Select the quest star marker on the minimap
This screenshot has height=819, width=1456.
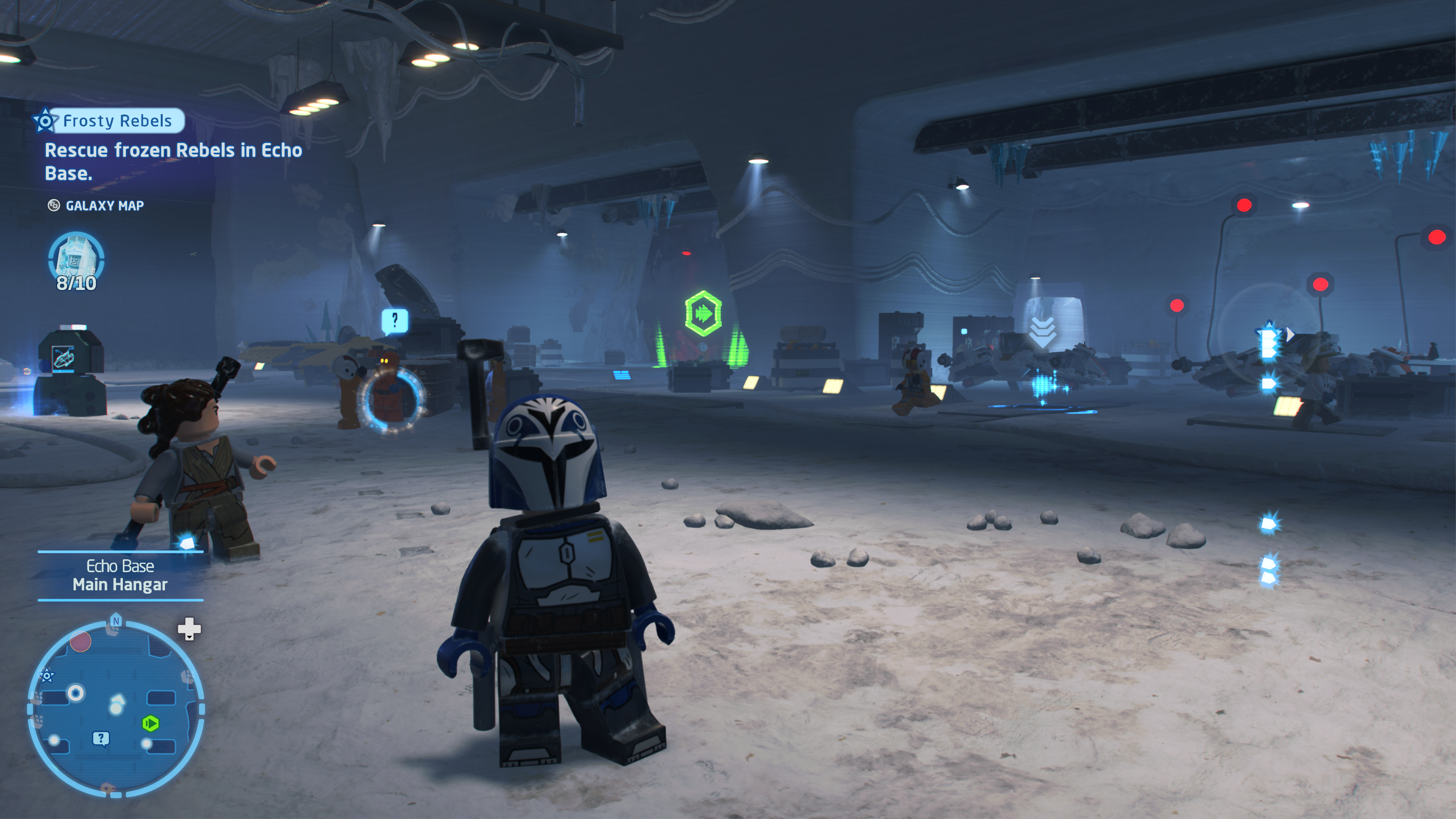pyautogui.click(x=47, y=675)
